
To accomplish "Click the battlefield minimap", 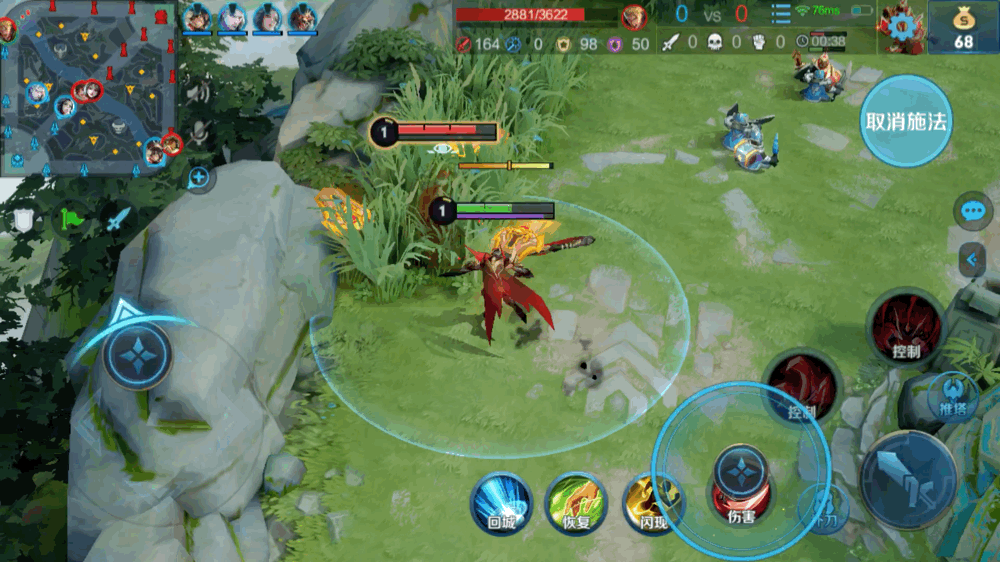I will [88, 88].
